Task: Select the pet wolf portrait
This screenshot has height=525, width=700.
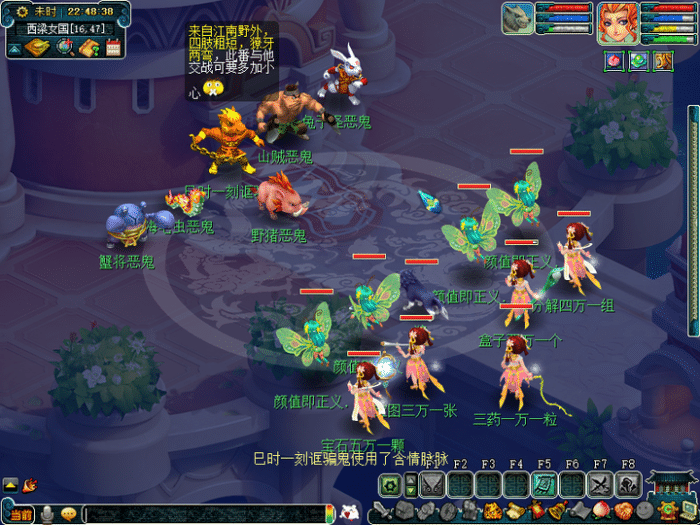Action: point(518,19)
